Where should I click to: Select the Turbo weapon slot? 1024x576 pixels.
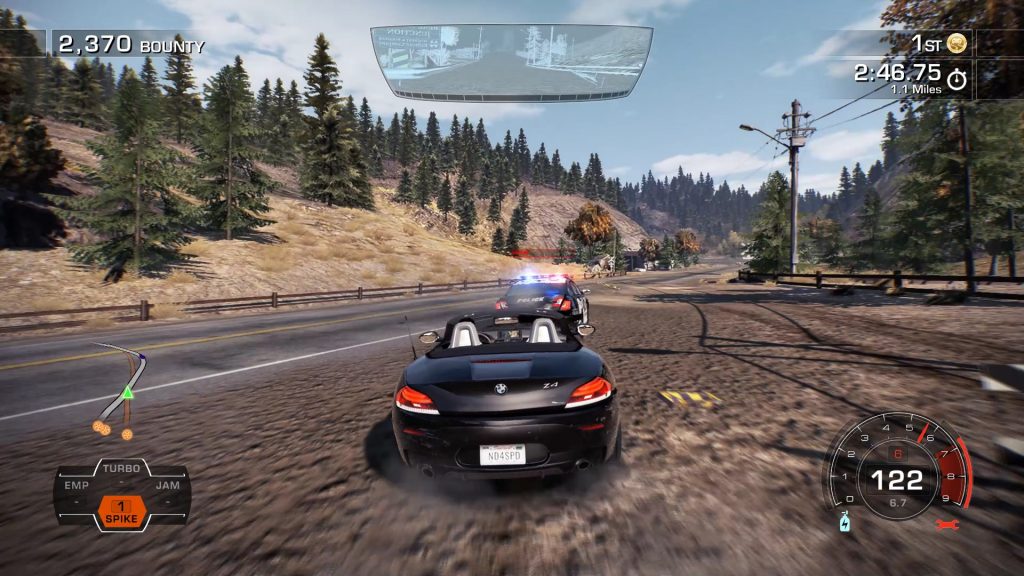[x=122, y=469]
